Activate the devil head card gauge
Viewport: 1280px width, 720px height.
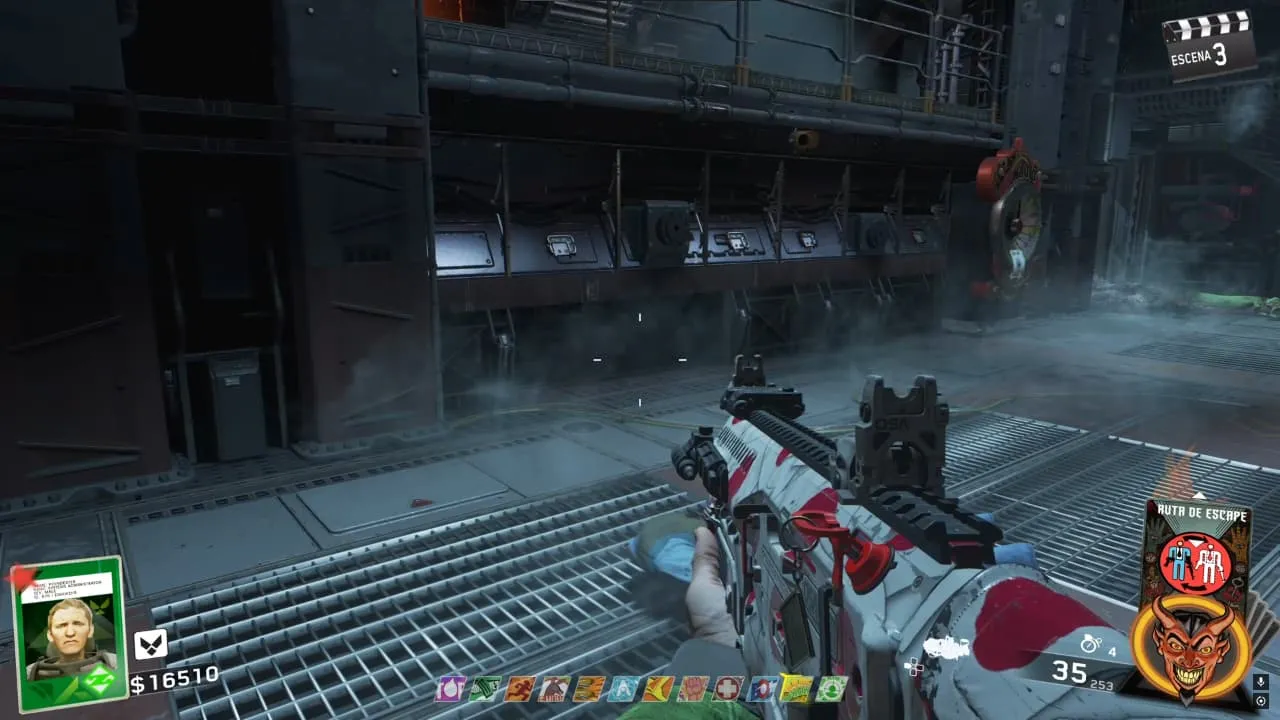click(x=1190, y=650)
